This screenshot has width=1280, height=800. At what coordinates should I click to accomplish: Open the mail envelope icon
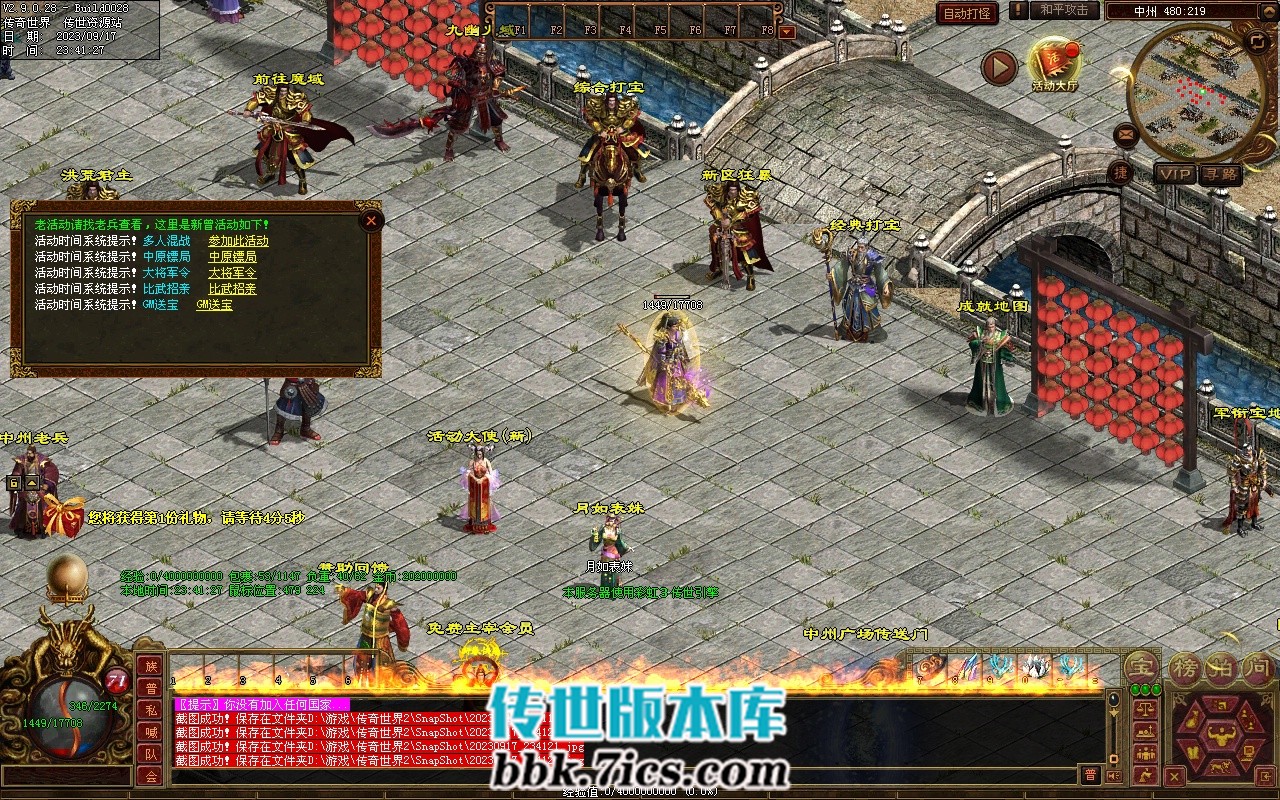click(1126, 133)
